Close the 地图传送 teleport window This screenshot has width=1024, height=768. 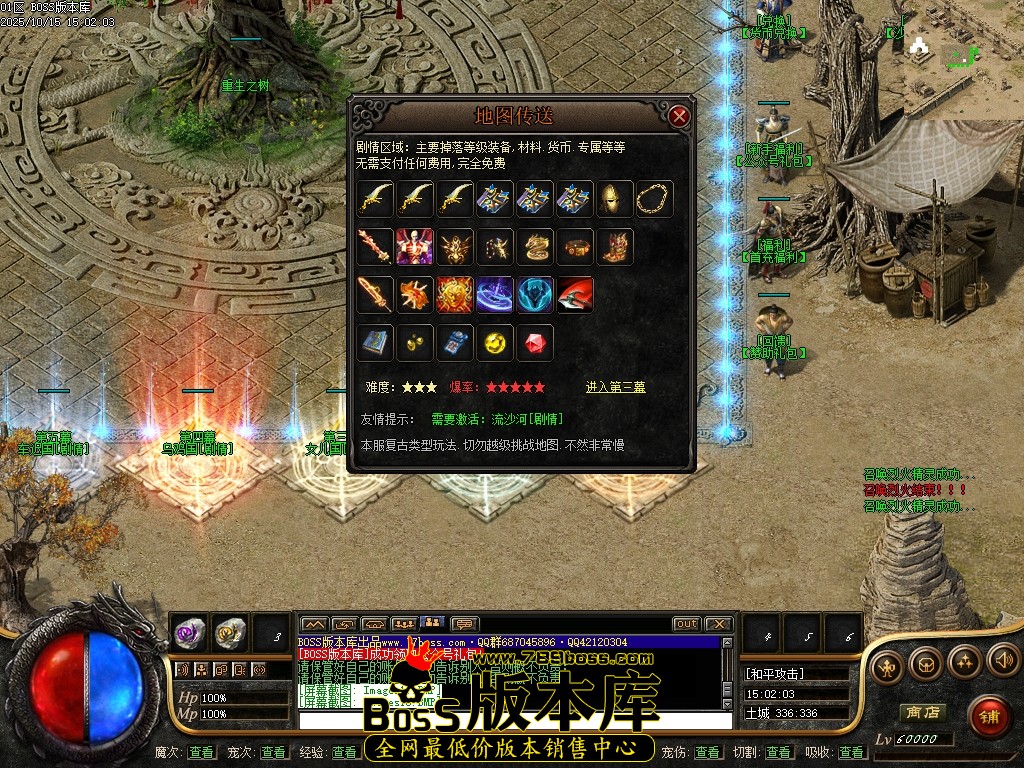tap(680, 116)
